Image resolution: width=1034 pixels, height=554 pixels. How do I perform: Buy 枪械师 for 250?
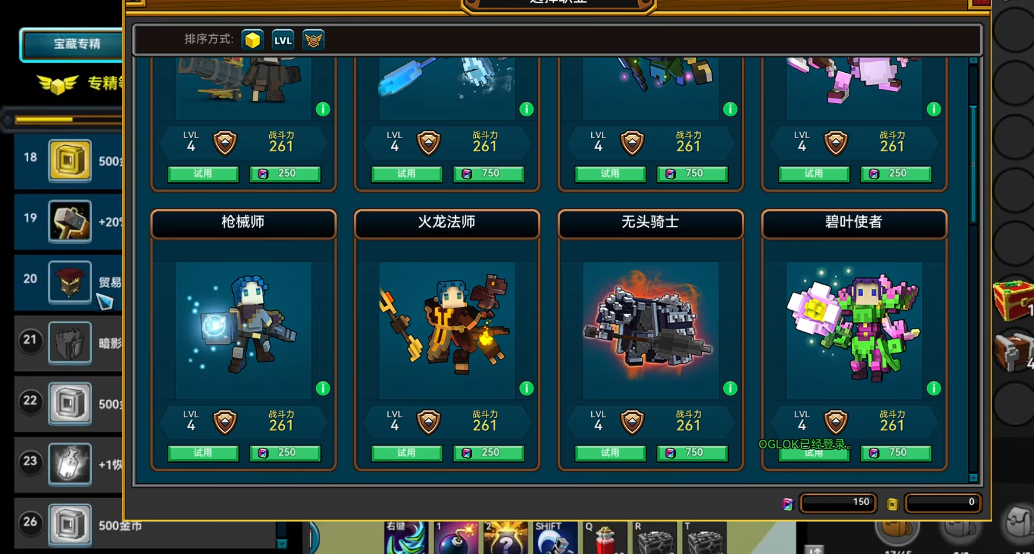click(x=285, y=453)
